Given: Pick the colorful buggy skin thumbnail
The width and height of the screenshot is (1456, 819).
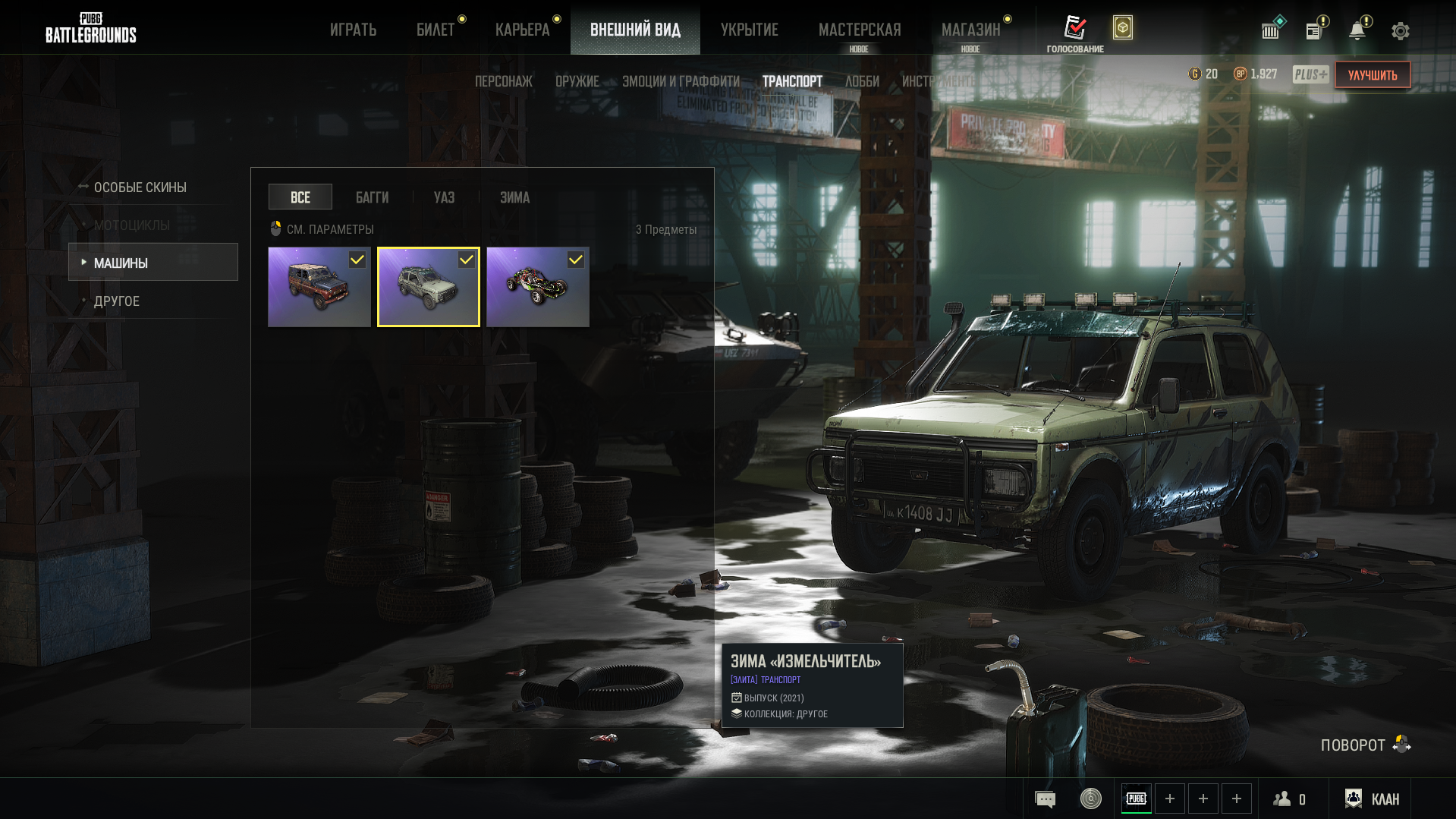Looking at the screenshot, I should (x=537, y=287).
